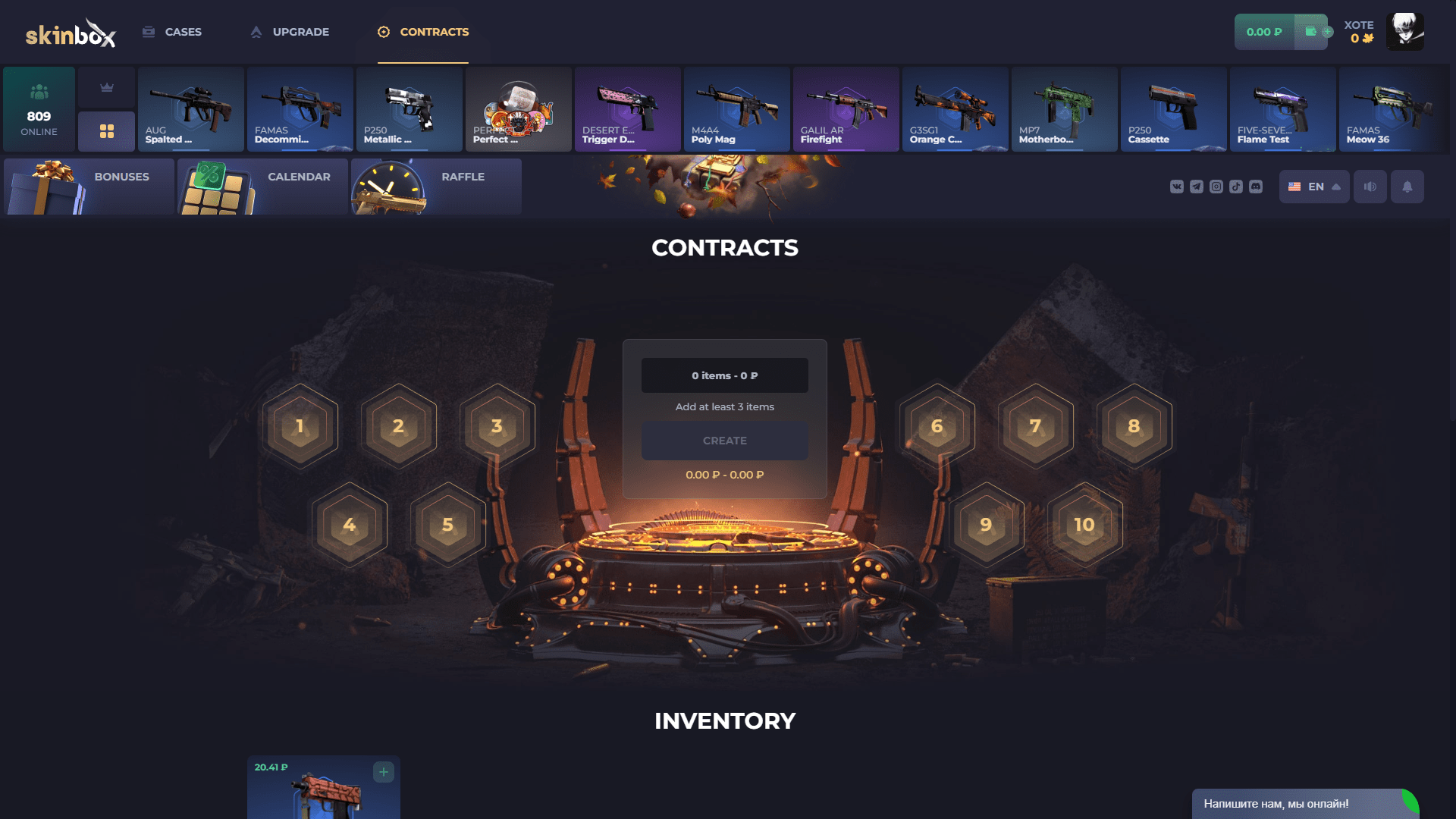Open the TikTok social icon
Viewport: 1456px width, 819px height.
(x=1235, y=187)
